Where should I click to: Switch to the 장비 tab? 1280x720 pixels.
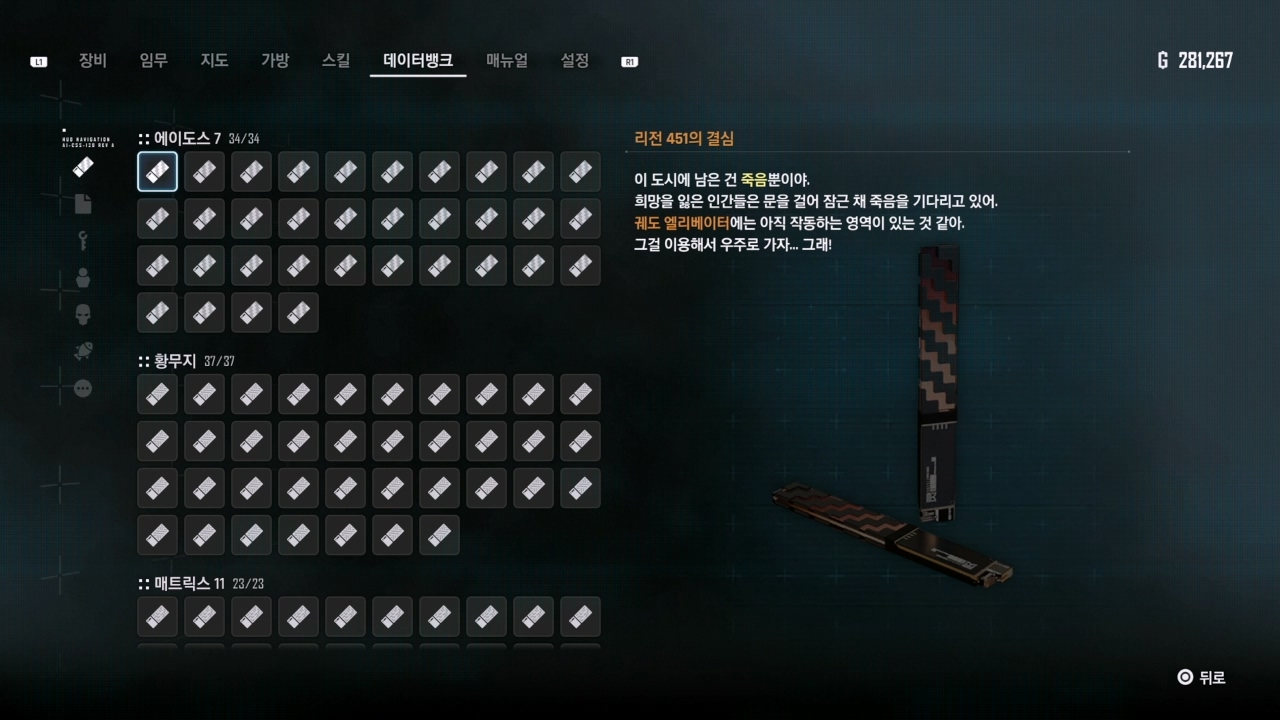pyautogui.click(x=93, y=61)
